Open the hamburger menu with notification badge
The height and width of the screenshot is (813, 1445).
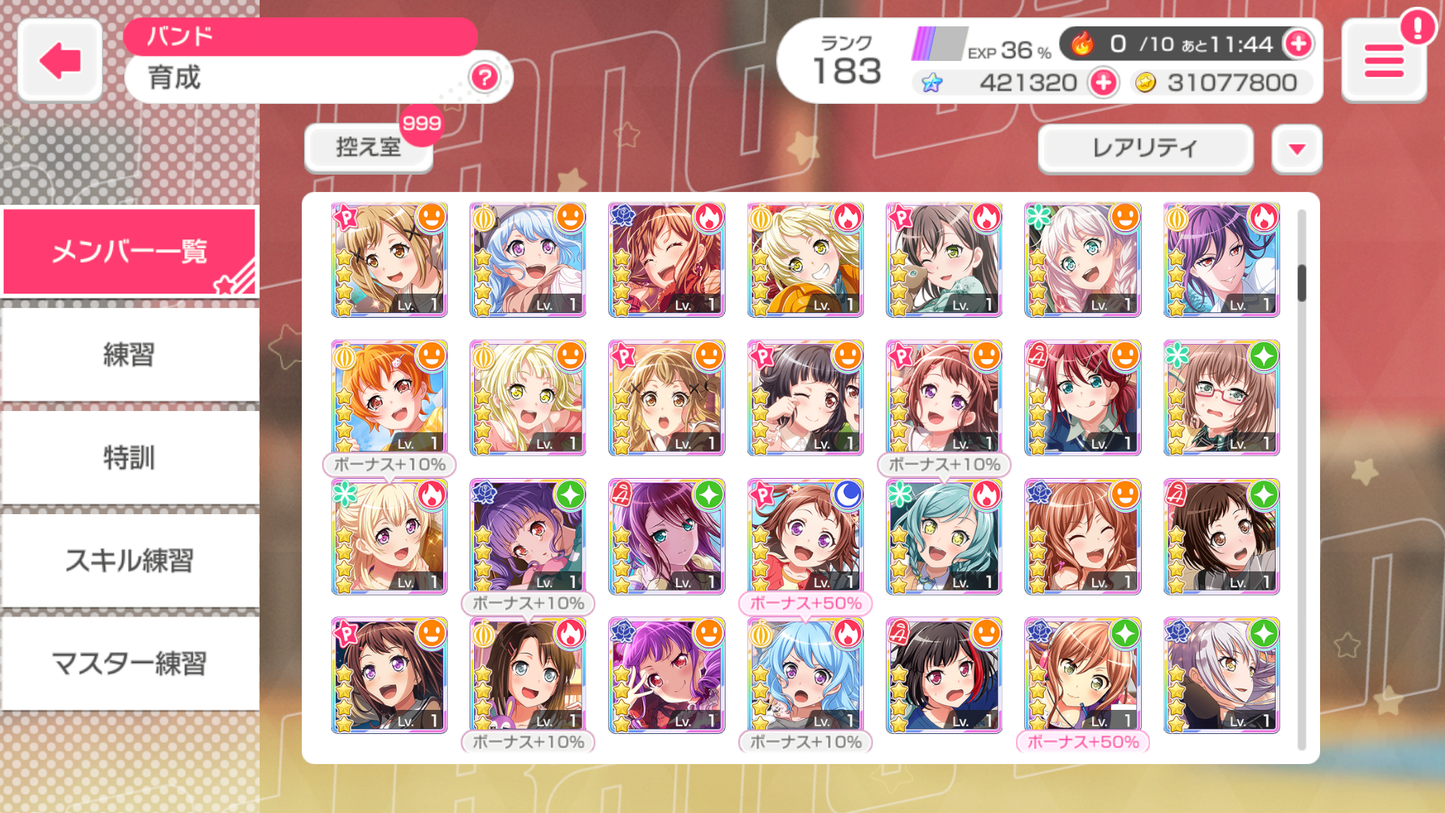pos(1383,60)
